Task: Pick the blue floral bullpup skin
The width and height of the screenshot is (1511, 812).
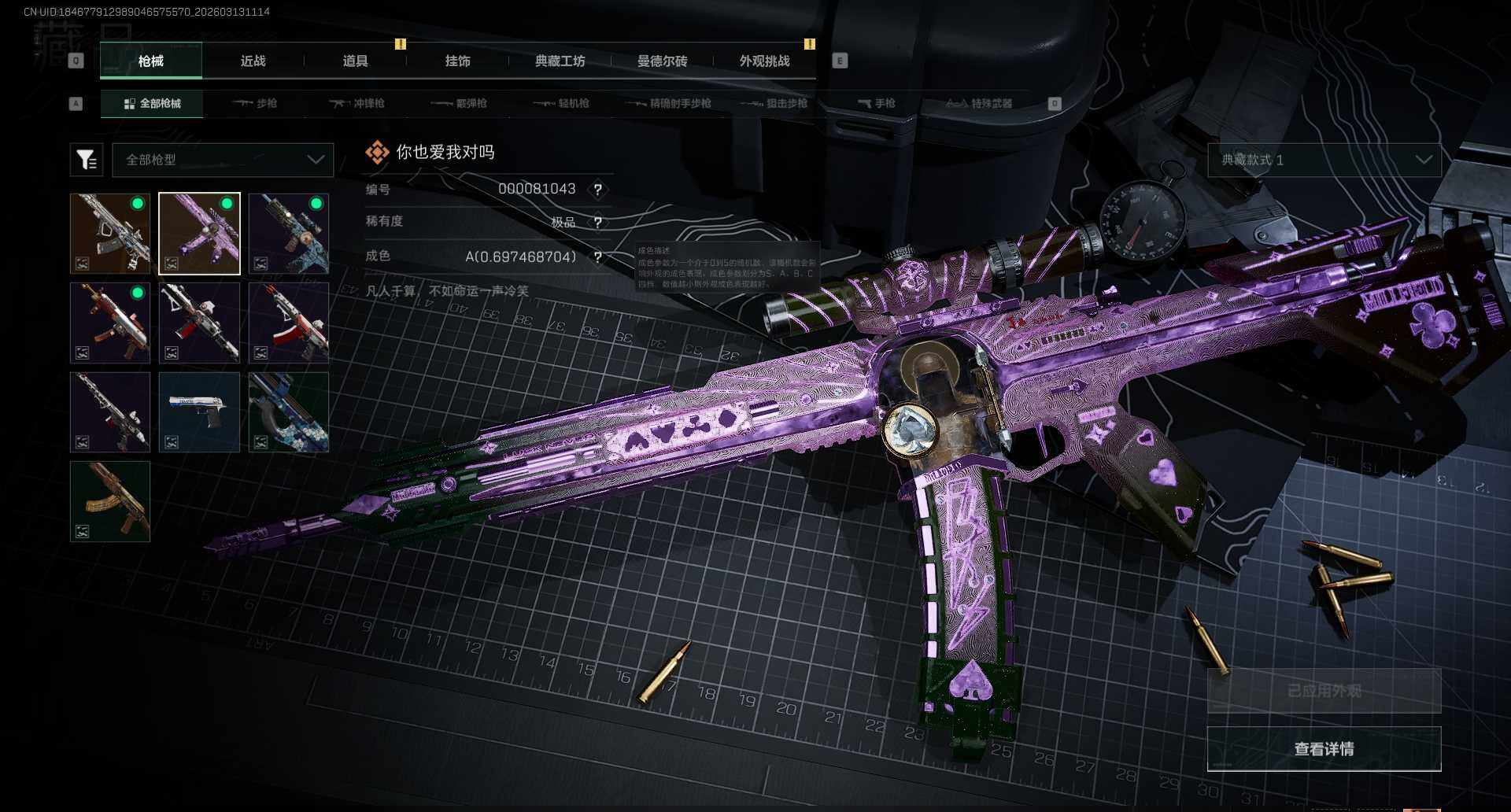Action: 289,412
